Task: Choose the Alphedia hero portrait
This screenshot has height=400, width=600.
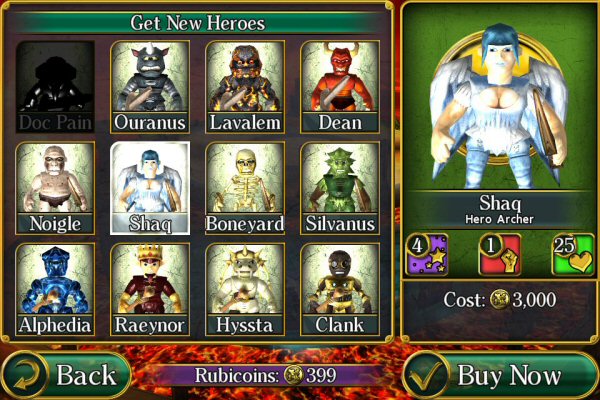Action: pyautogui.click(x=55, y=289)
